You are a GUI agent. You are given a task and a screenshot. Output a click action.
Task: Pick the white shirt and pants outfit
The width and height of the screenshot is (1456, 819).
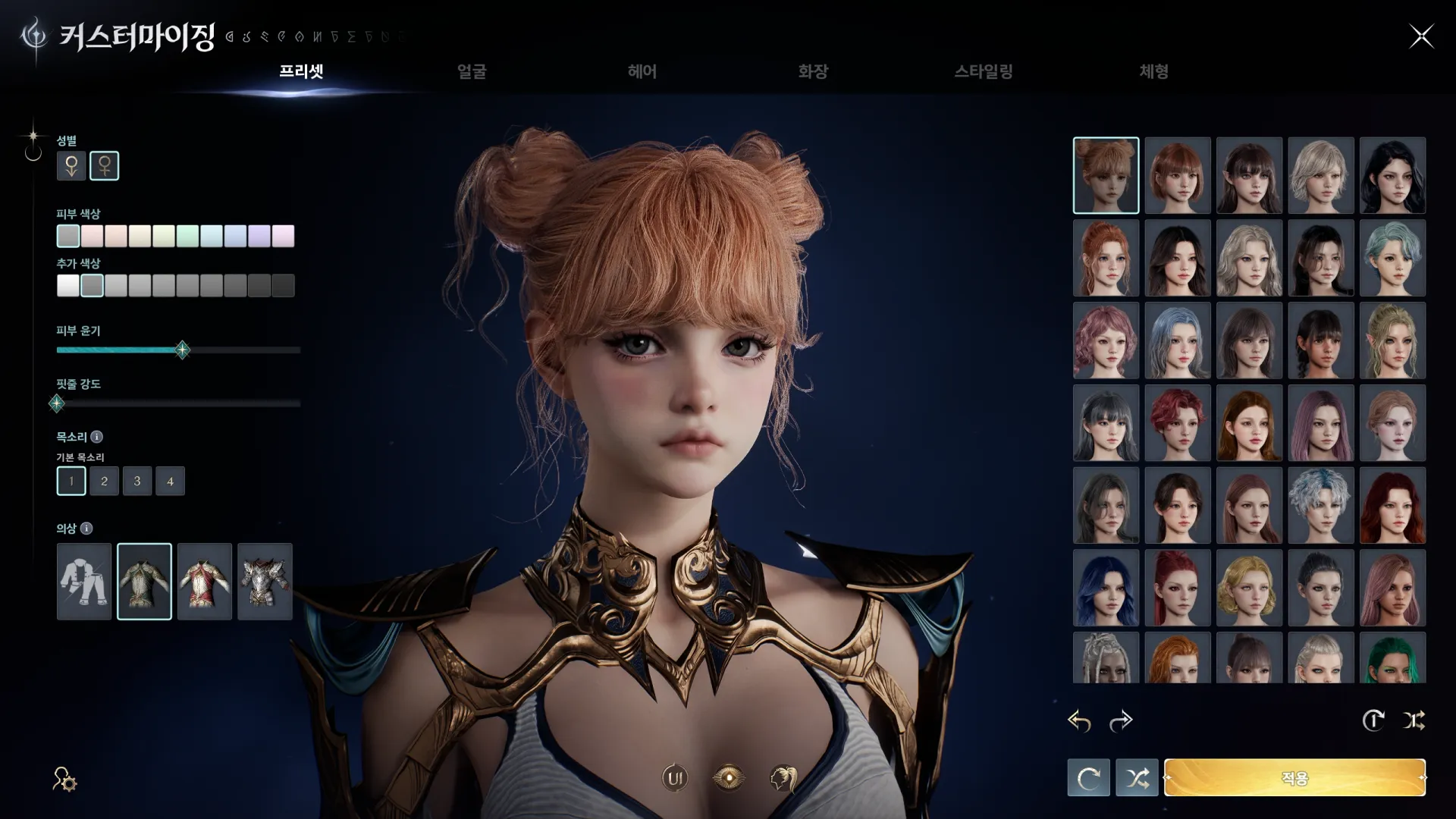coord(84,582)
